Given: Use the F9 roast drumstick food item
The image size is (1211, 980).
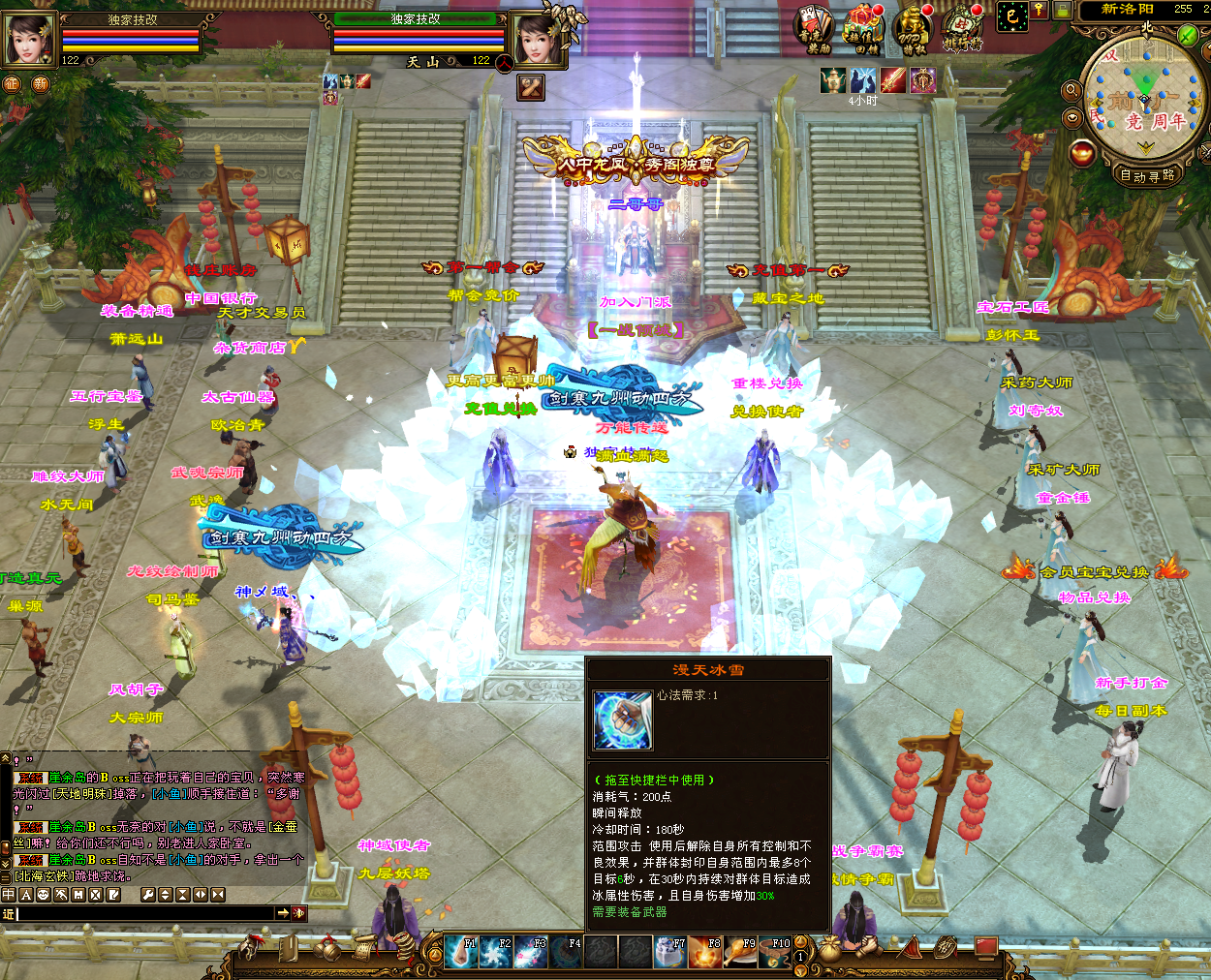Looking at the screenshot, I should 740,952.
